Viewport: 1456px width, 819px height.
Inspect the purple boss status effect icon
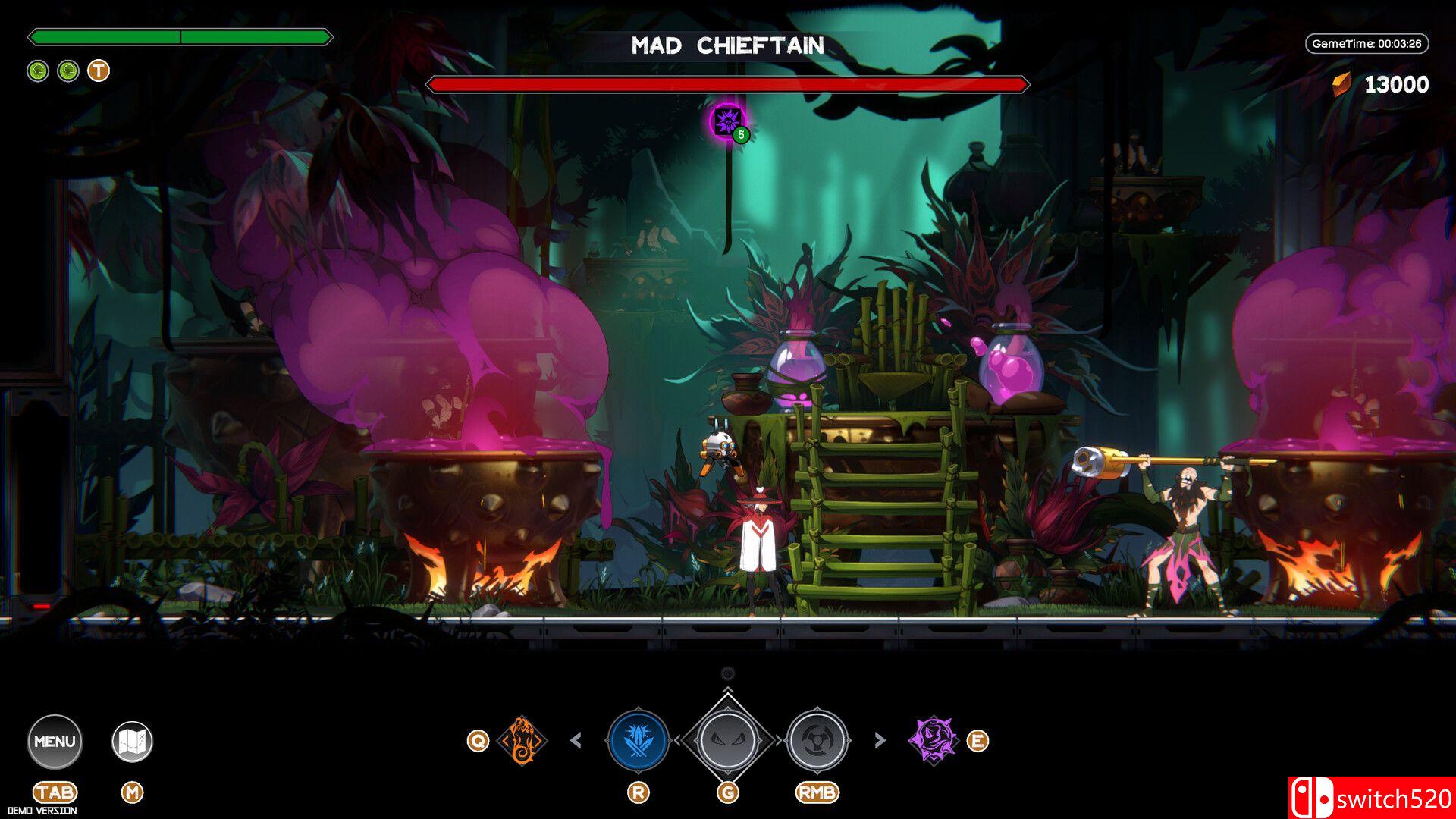(x=727, y=121)
